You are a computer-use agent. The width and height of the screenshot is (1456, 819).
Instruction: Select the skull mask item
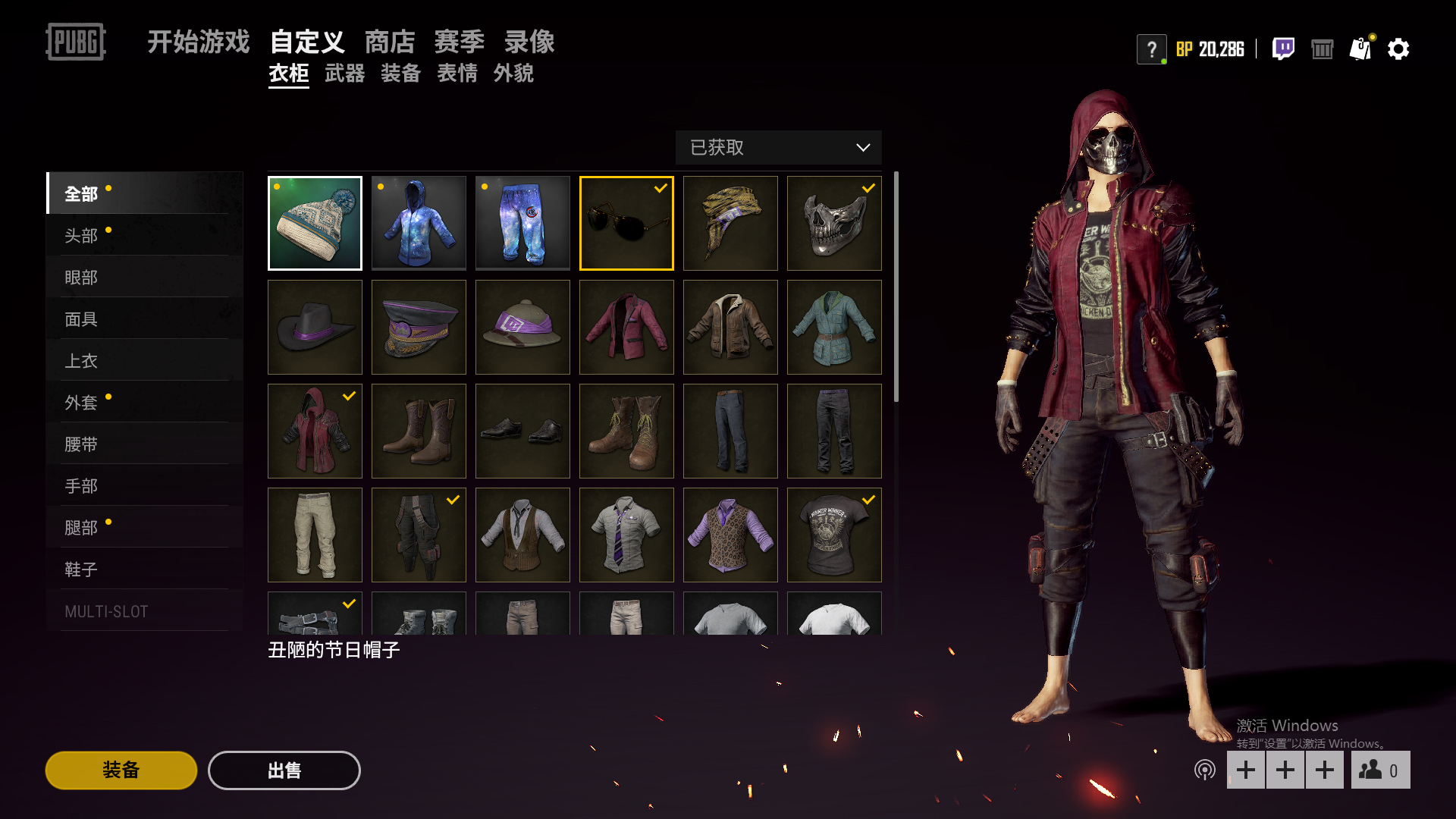pos(834,224)
